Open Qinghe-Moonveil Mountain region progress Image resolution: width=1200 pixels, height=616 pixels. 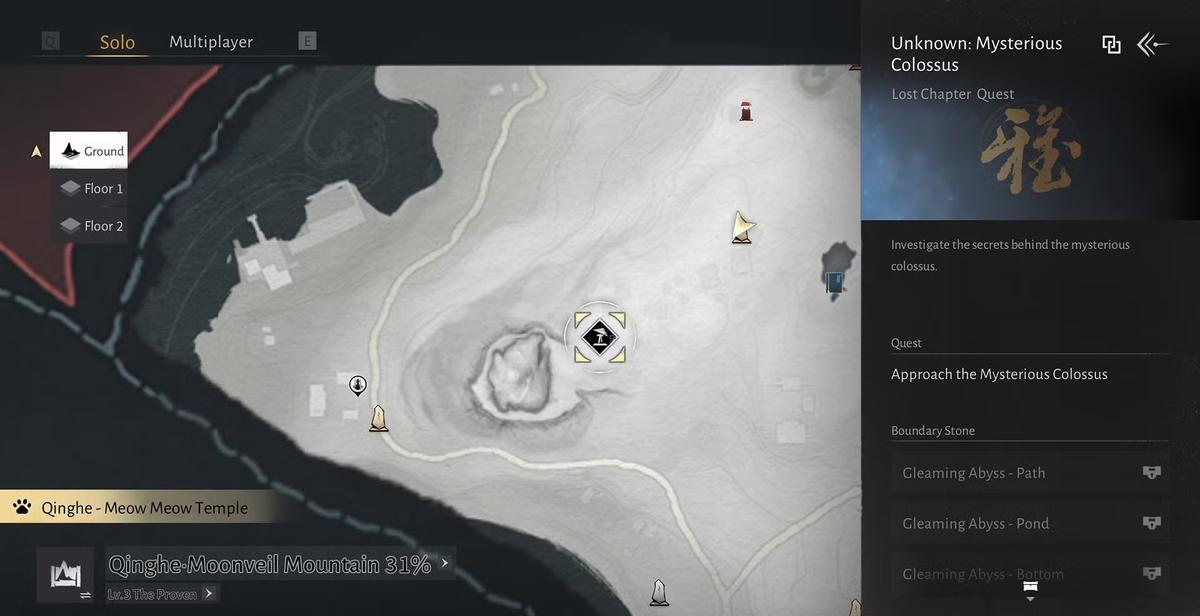coord(278,564)
